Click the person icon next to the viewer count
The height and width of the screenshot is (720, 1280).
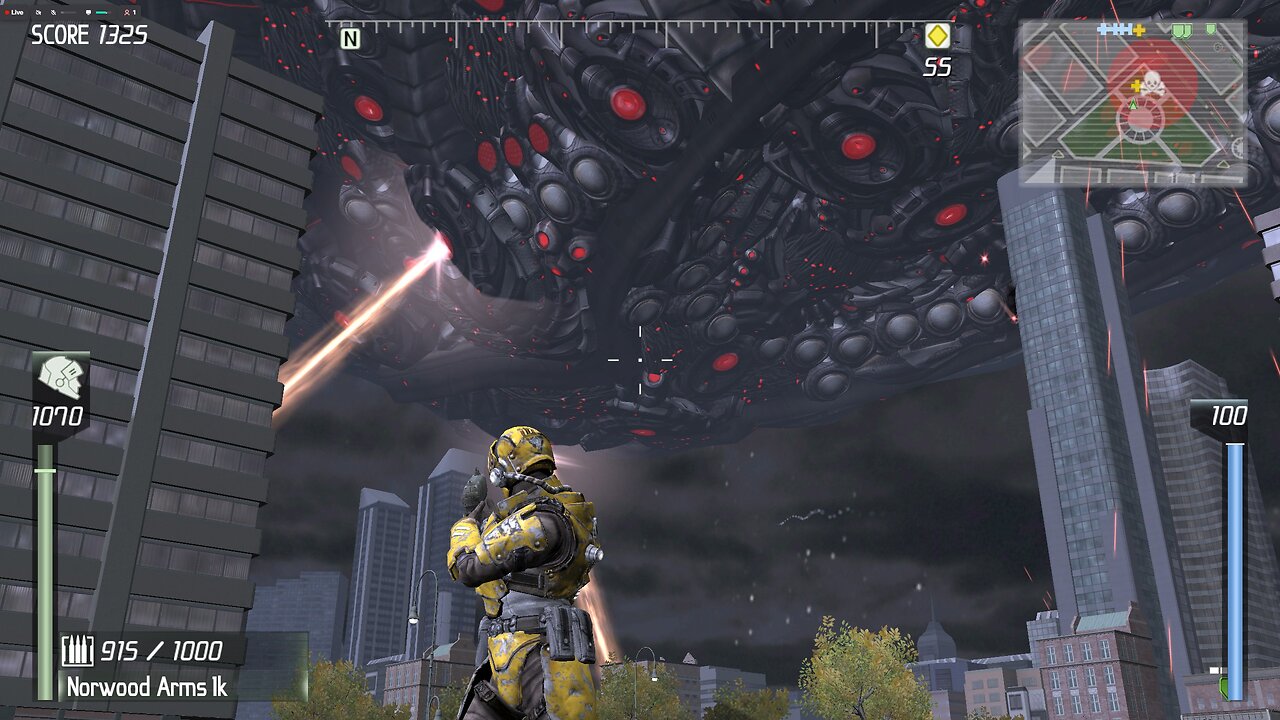(127, 12)
